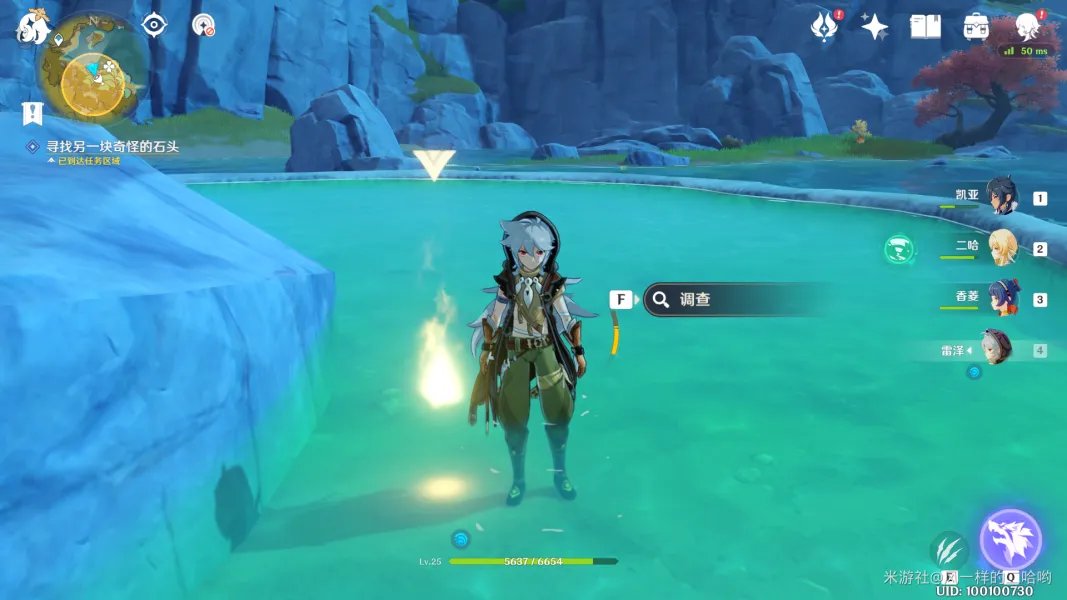Open the Paimon main menu
This screenshot has height=600, width=1067.
click(x=30, y=28)
